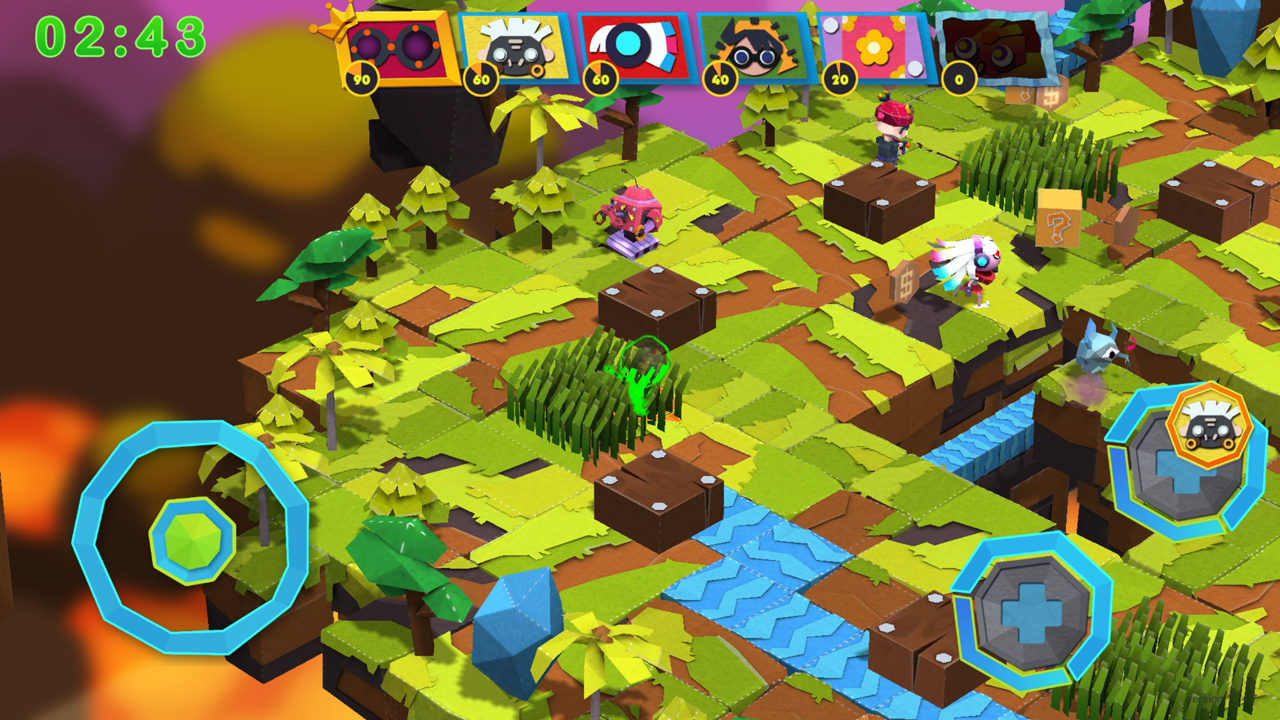Screen dimensions: 1280x720
Task: Tap the question mark mystery block
Action: (1059, 228)
